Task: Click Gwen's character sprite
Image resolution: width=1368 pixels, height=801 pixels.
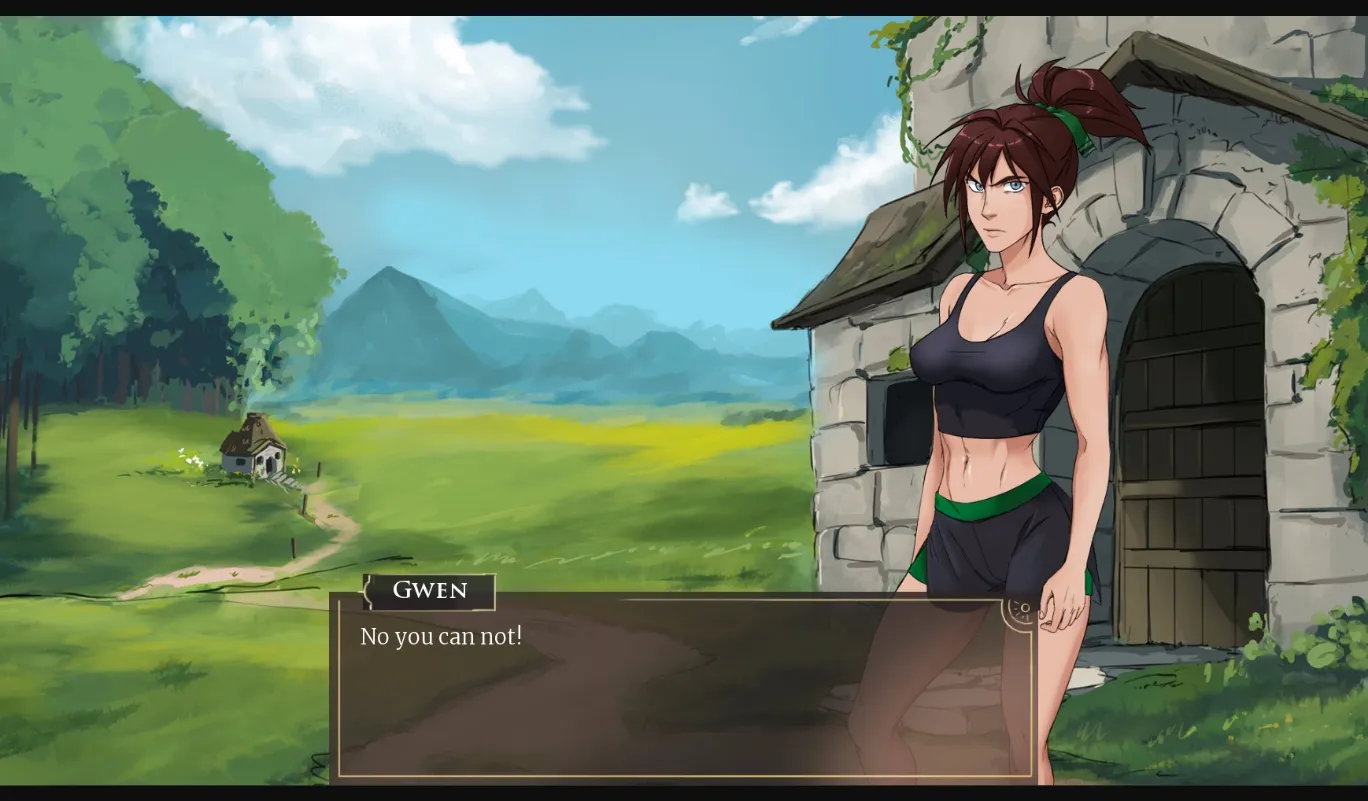Action: (1000, 350)
